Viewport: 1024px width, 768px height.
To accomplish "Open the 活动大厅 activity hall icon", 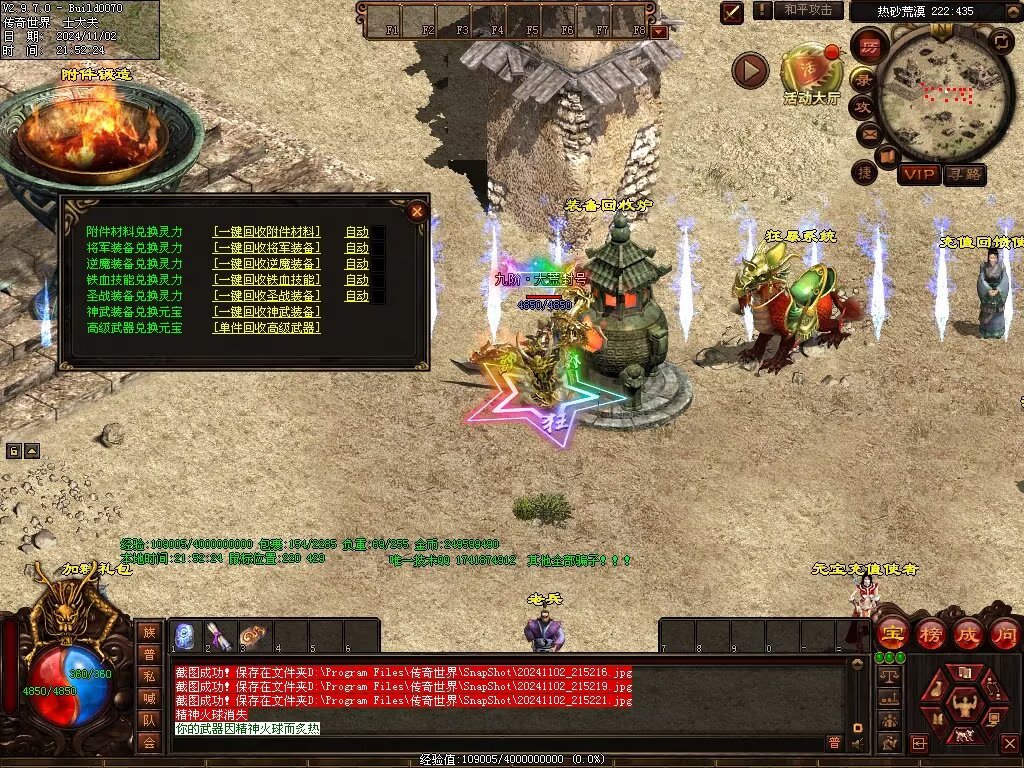I will [x=812, y=72].
